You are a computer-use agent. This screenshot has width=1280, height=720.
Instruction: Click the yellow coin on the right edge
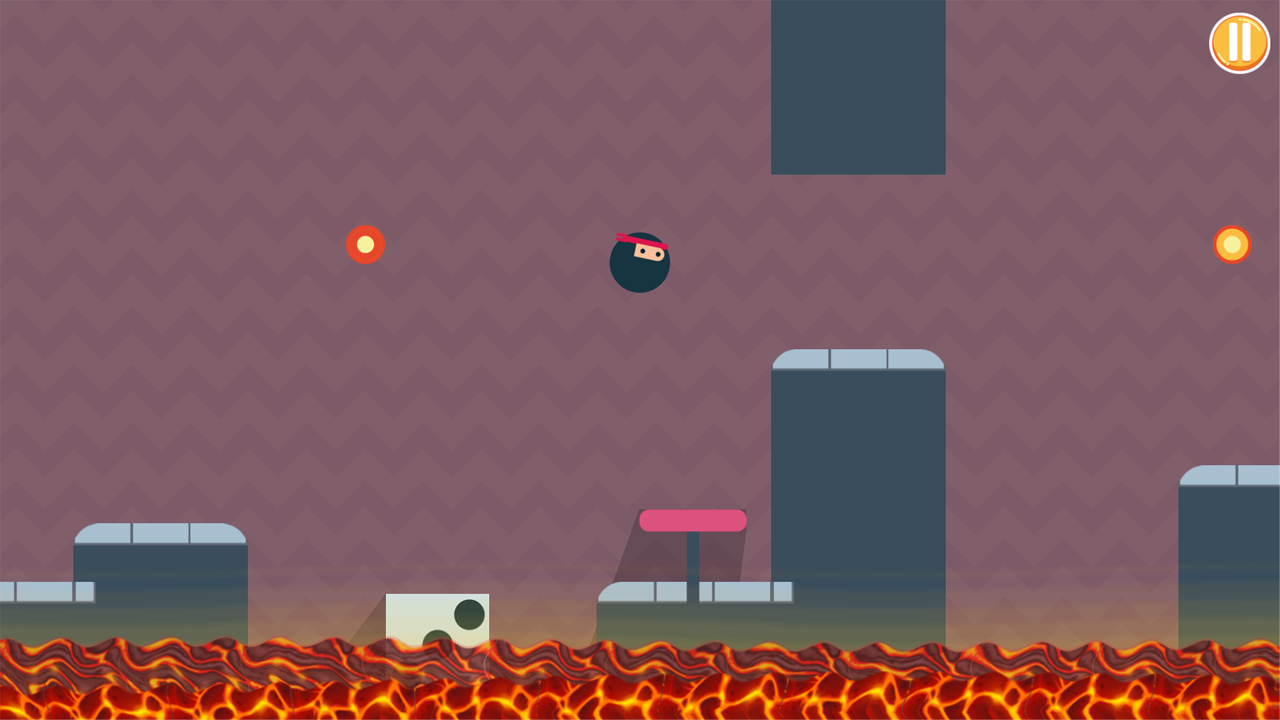coord(1232,244)
